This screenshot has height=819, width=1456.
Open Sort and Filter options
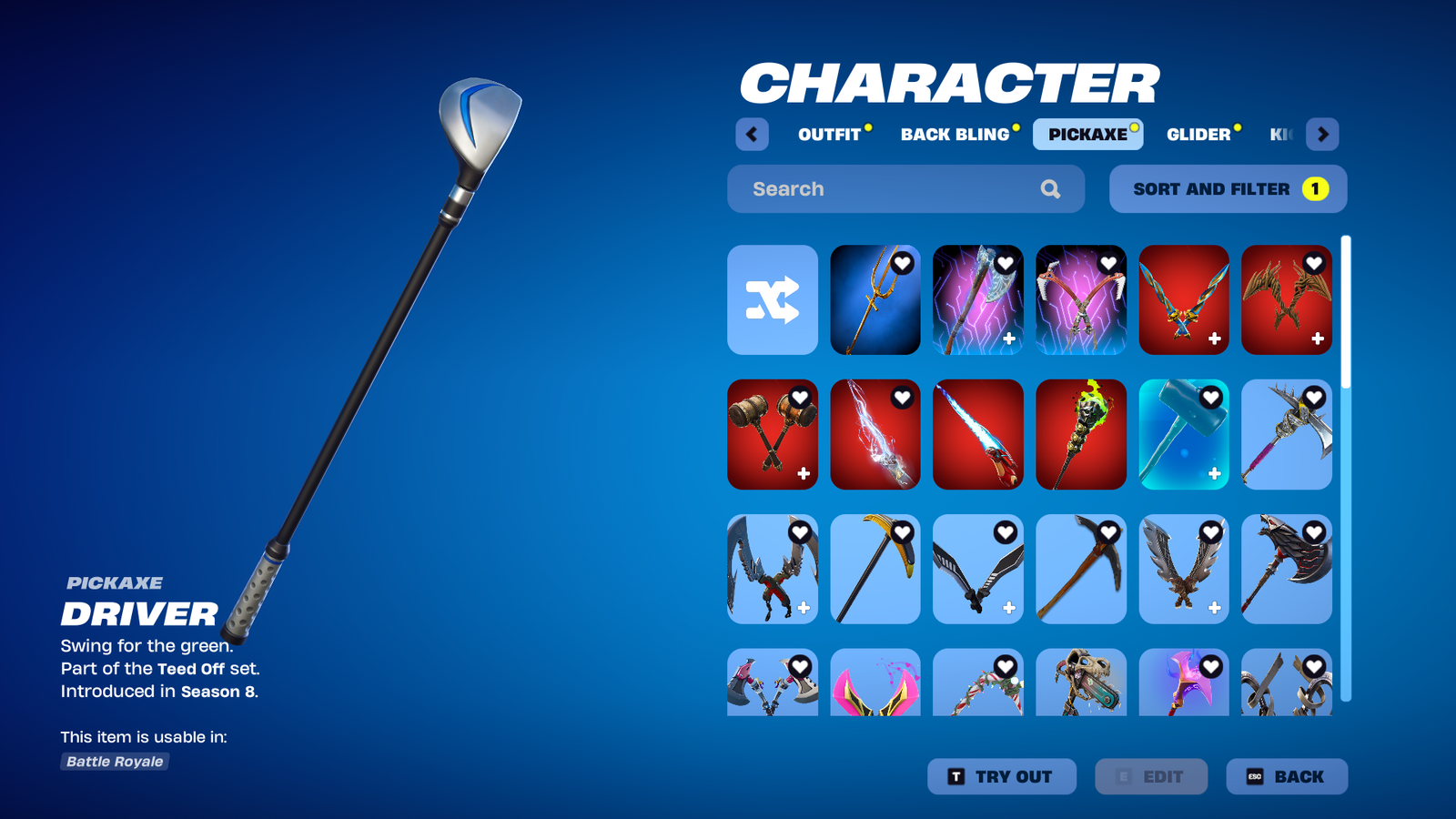coord(1228,189)
